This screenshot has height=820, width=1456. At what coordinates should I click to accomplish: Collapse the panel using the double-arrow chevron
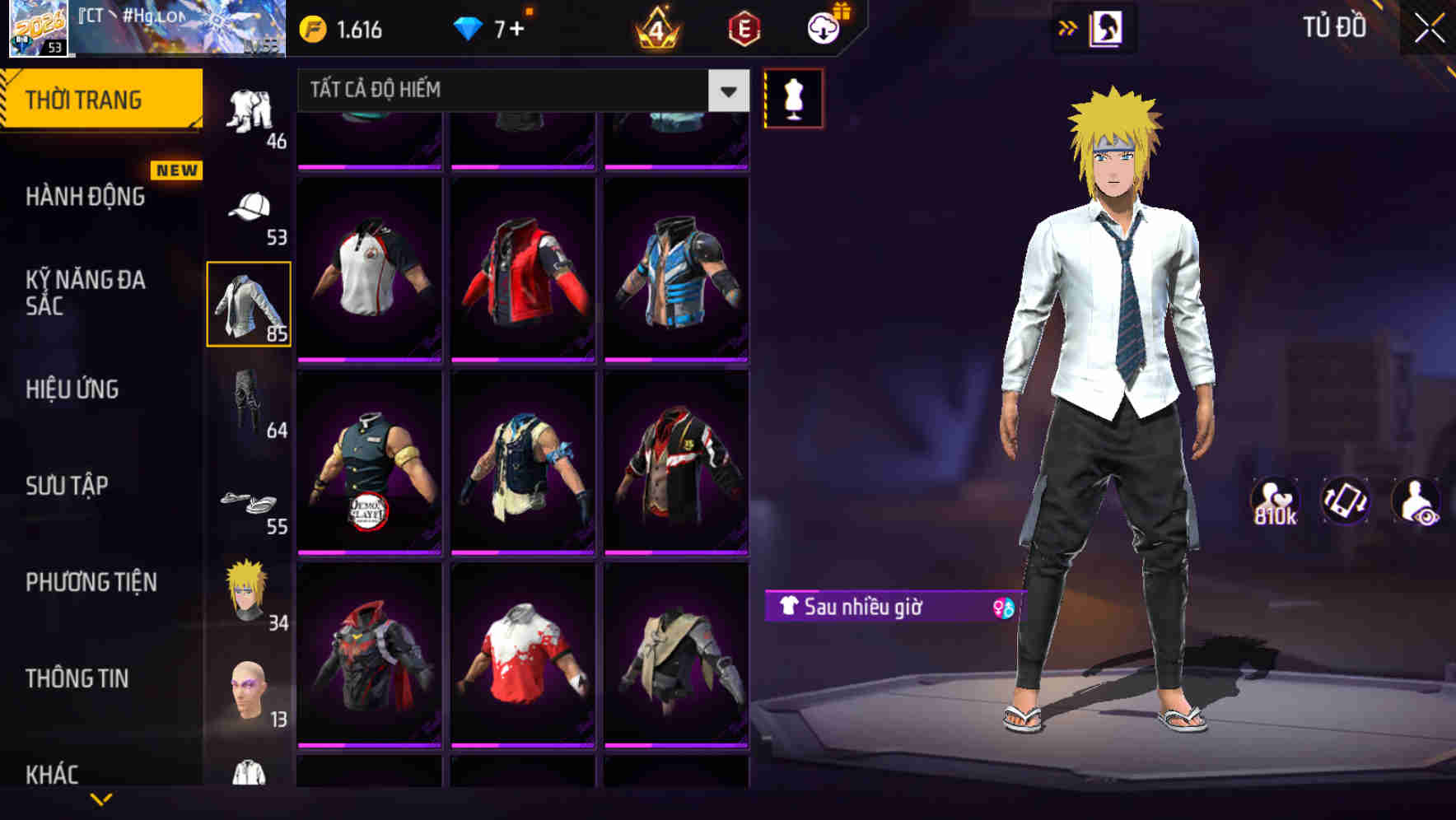pyautogui.click(x=1068, y=26)
